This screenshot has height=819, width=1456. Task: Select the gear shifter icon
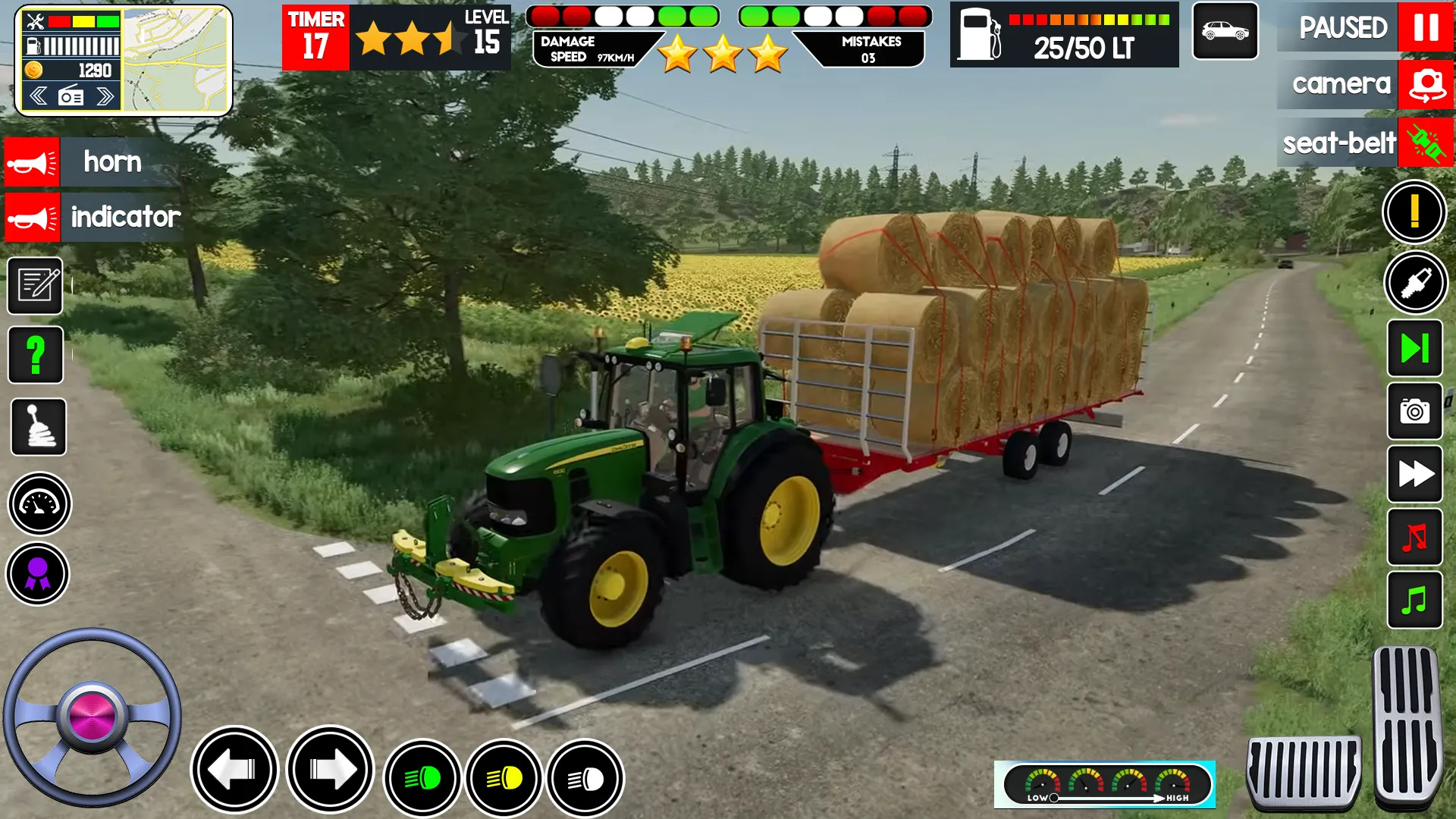[39, 427]
